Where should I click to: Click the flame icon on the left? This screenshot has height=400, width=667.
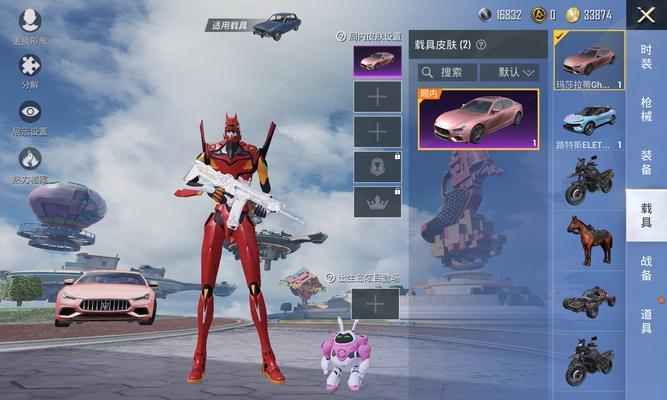[x=30, y=159]
